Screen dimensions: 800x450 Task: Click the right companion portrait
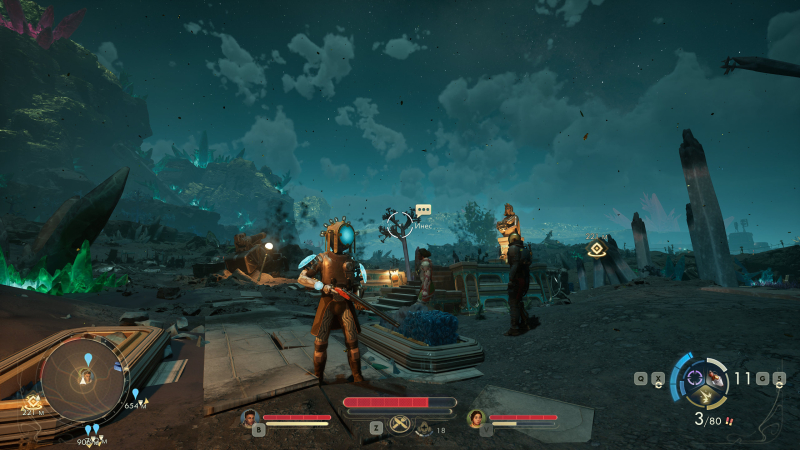point(475,418)
